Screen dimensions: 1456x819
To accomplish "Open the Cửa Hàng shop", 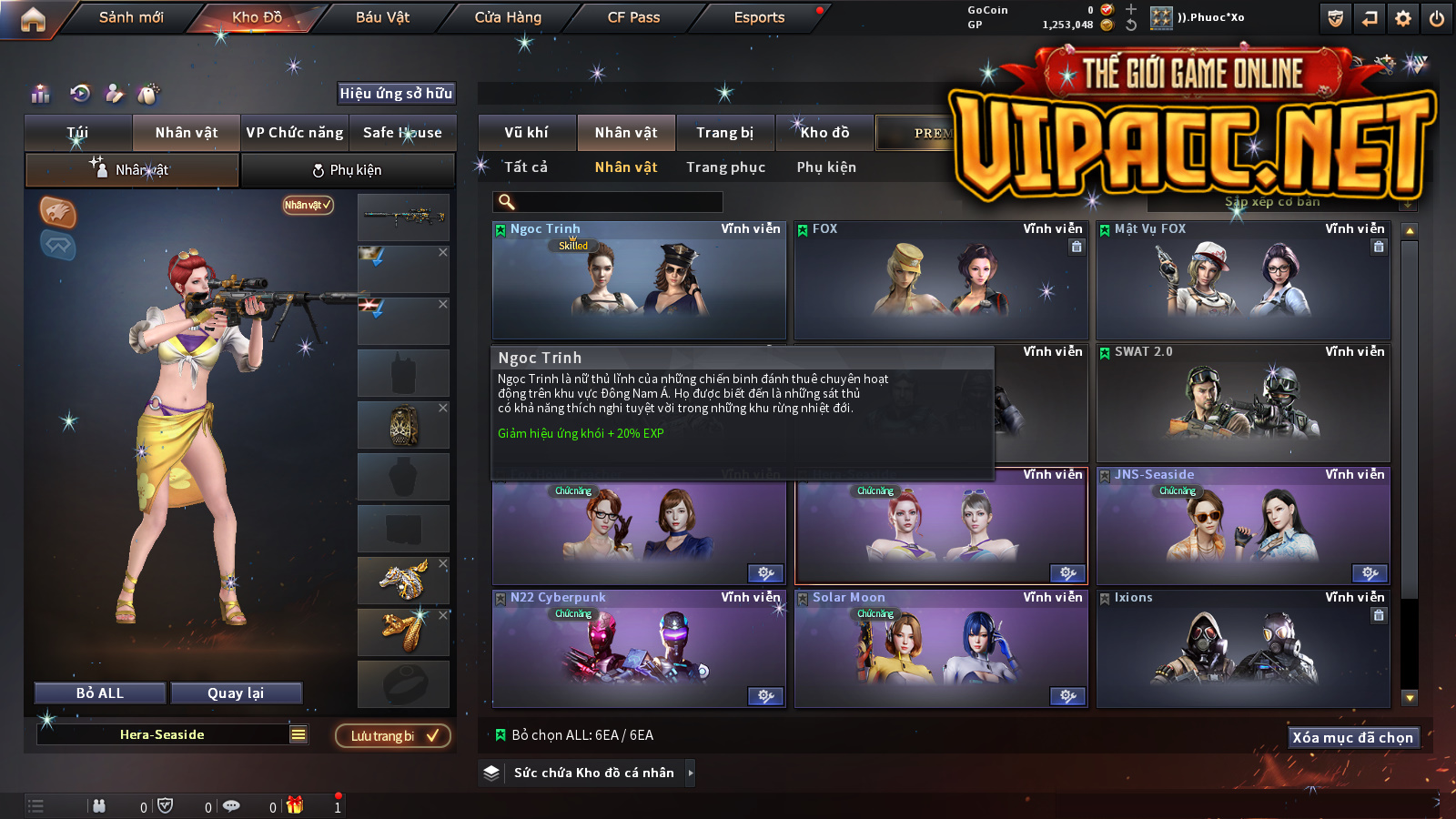I will tap(508, 17).
